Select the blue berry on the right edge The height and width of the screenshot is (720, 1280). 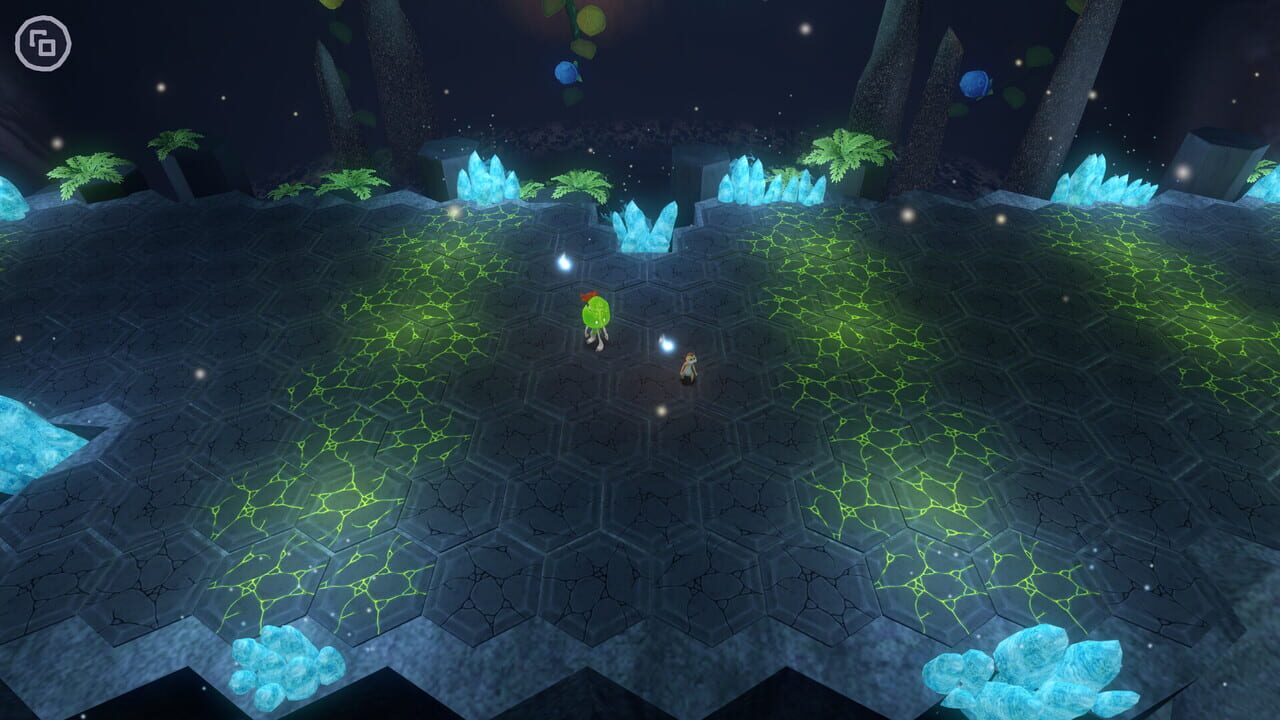click(975, 84)
